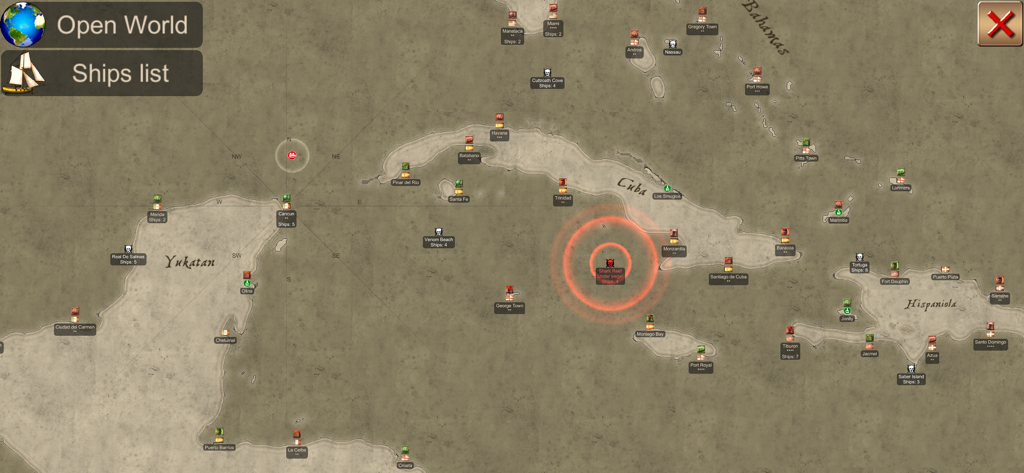This screenshot has width=1024, height=473.
Task: Select the Tortuga pirate port marker
Action: tap(859, 259)
